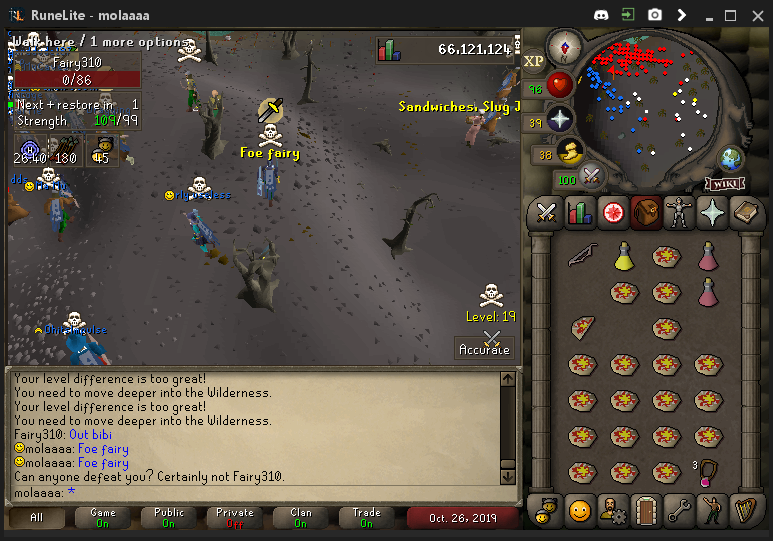Select the Public chat filter tab
Image resolution: width=773 pixels, height=541 pixels.
[169, 517]
